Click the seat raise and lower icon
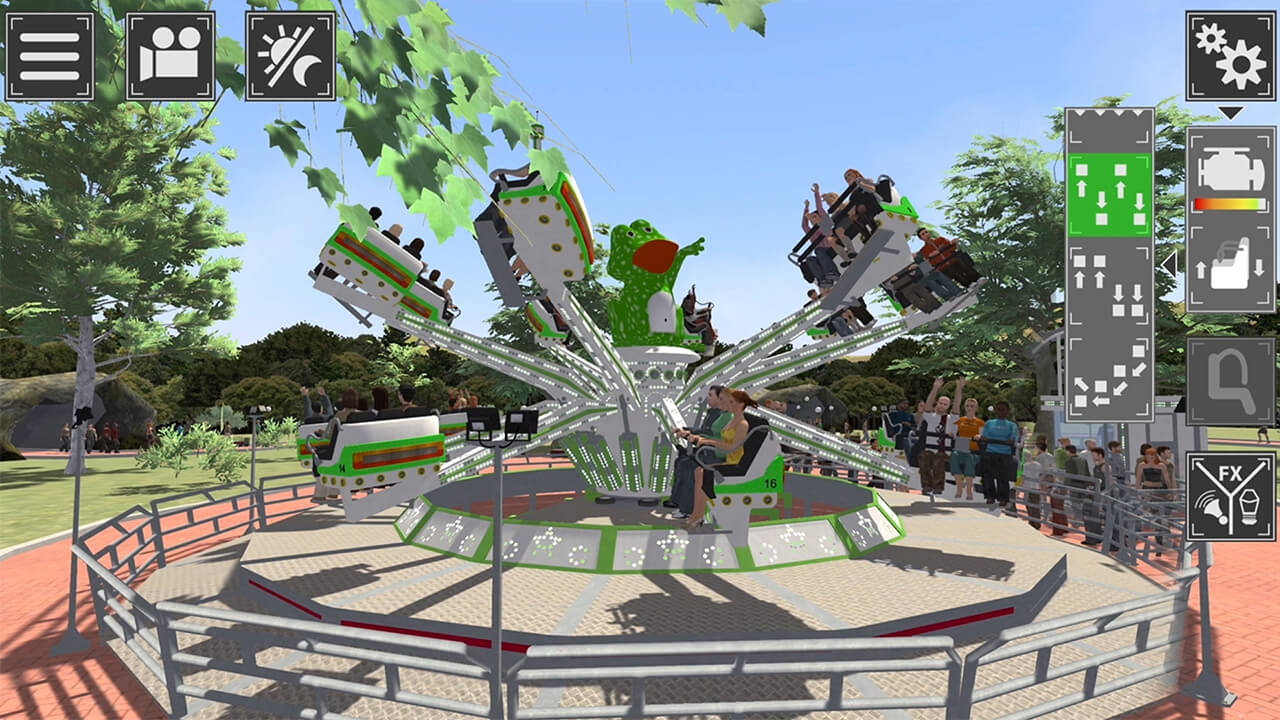Screen dimensions: 1280x720 pyautogui.click(x=1229, y=268)
